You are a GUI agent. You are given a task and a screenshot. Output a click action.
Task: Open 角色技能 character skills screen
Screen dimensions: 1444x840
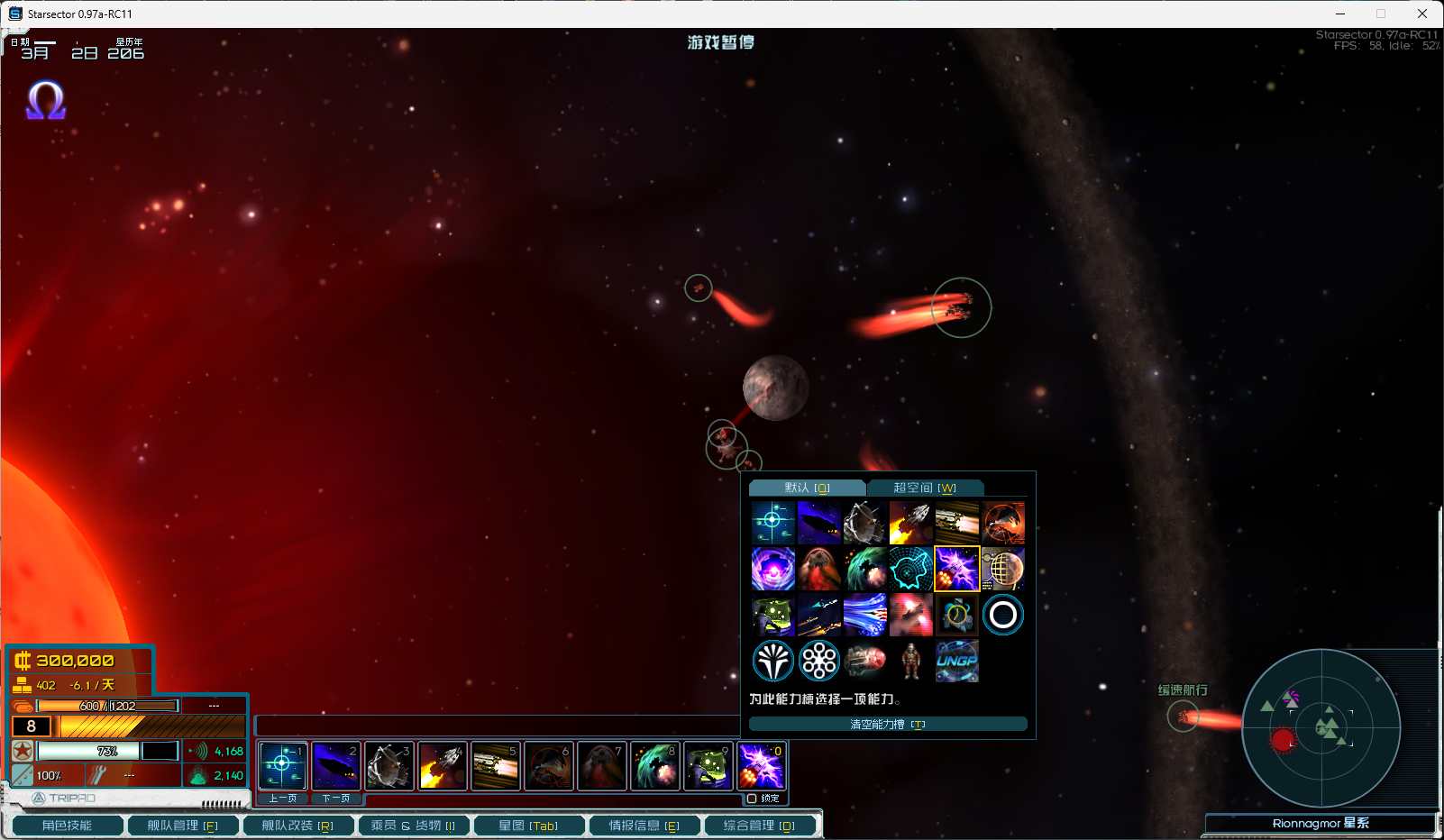(x=67, y=826)
